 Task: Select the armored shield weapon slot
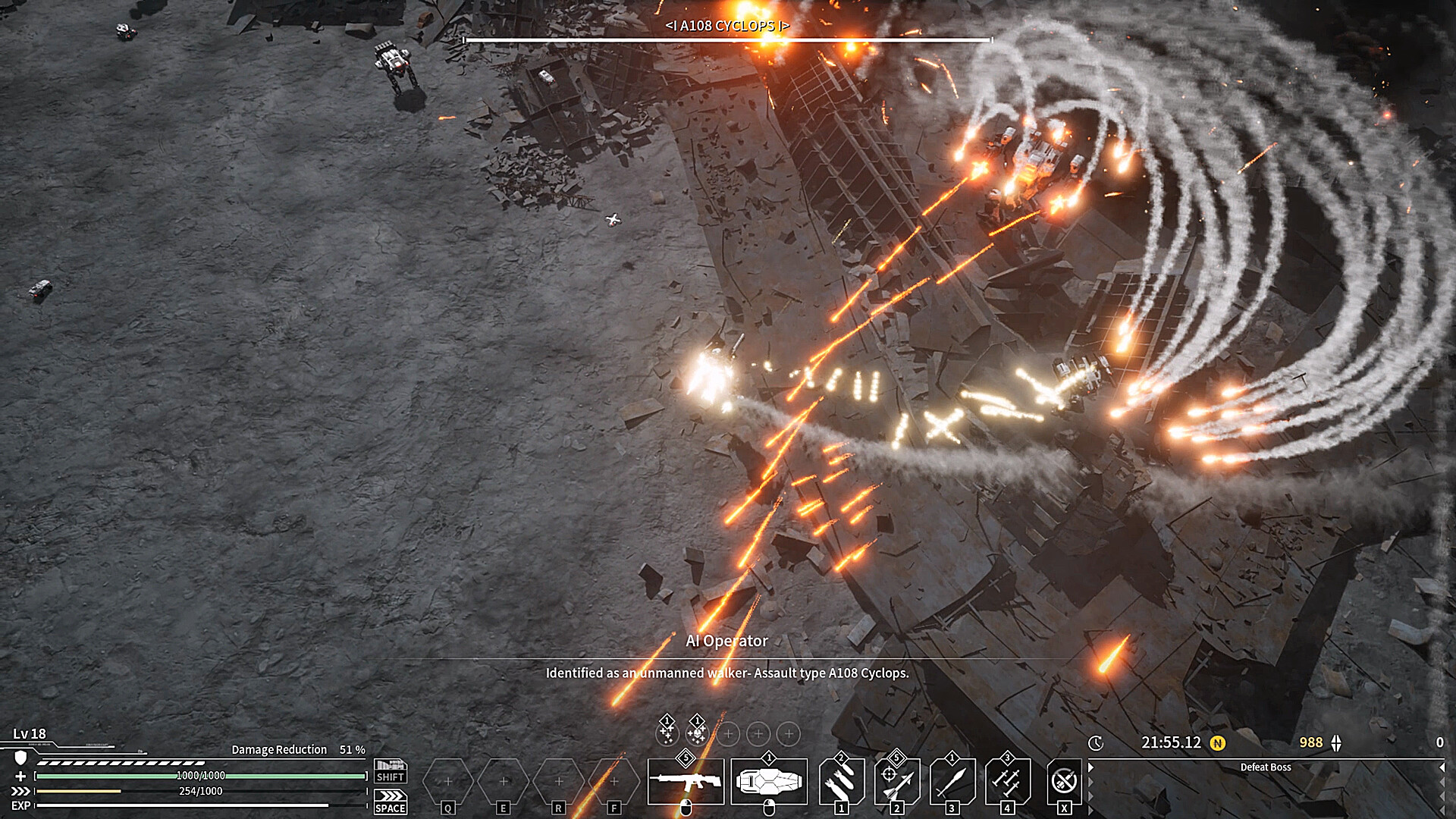[x=769, y=781]
